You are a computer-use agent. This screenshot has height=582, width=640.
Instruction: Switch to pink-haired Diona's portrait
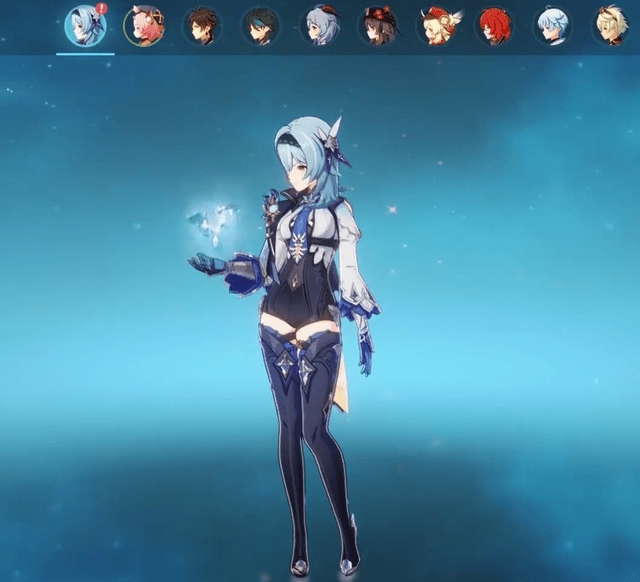tap(144, 26)
